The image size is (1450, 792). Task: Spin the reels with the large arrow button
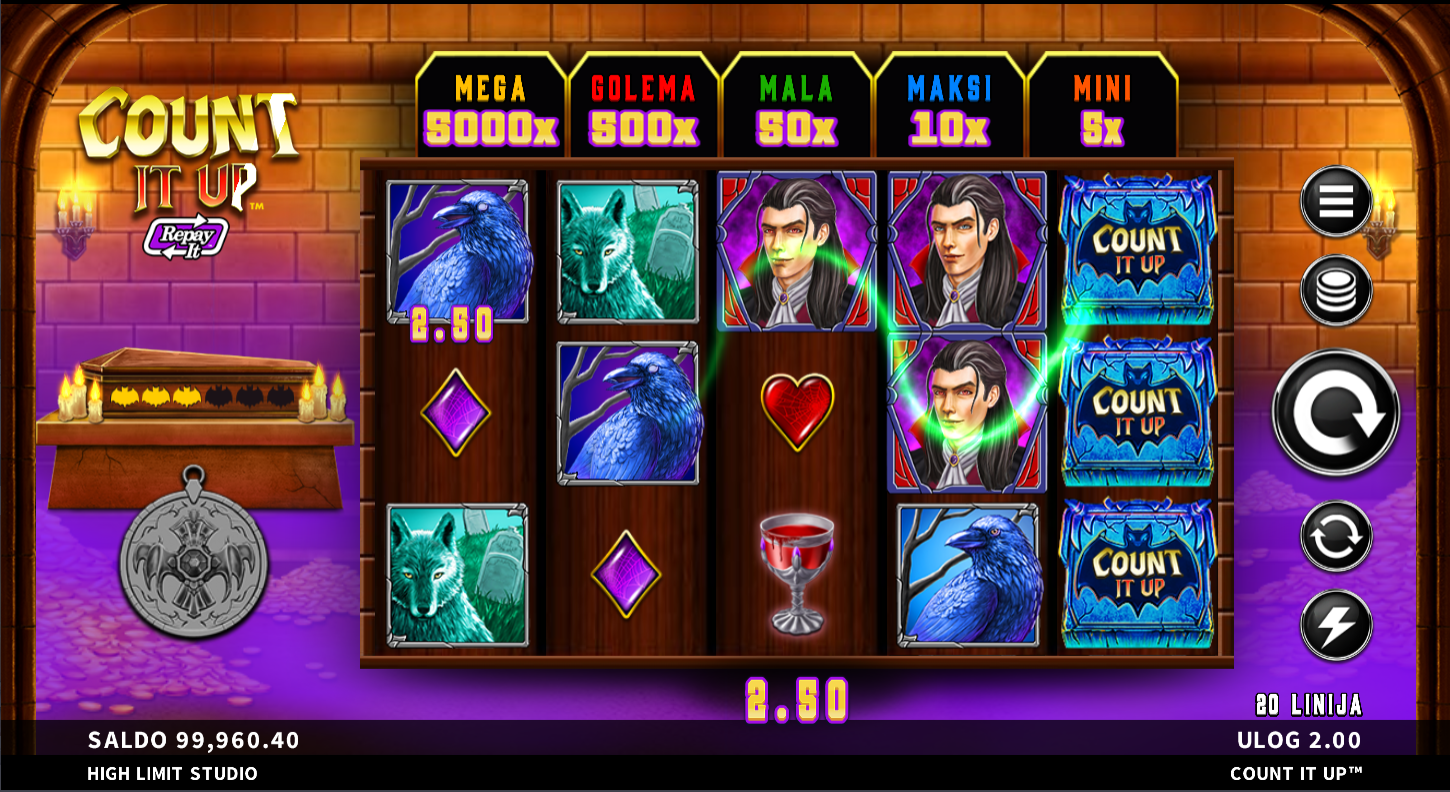tap(1336, 412)
